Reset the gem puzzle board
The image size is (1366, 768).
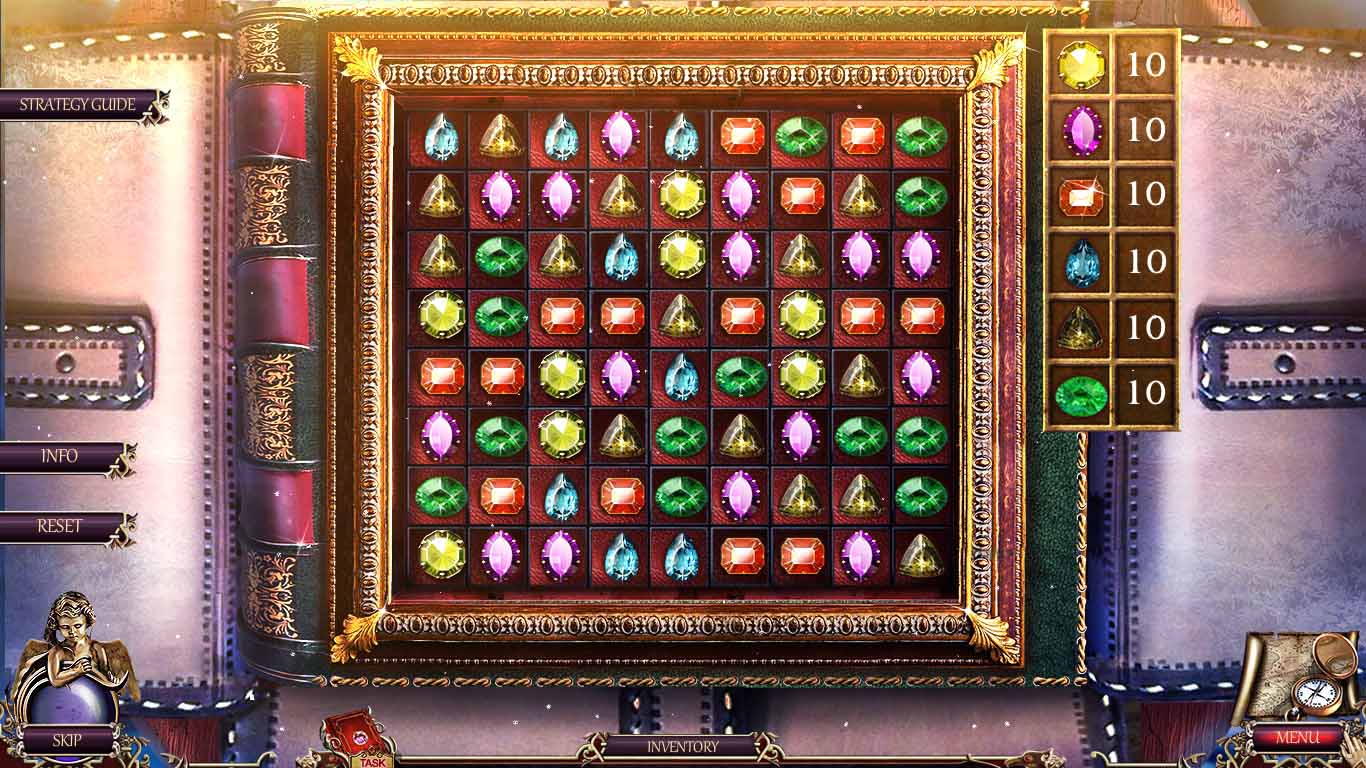click(62, 524)
